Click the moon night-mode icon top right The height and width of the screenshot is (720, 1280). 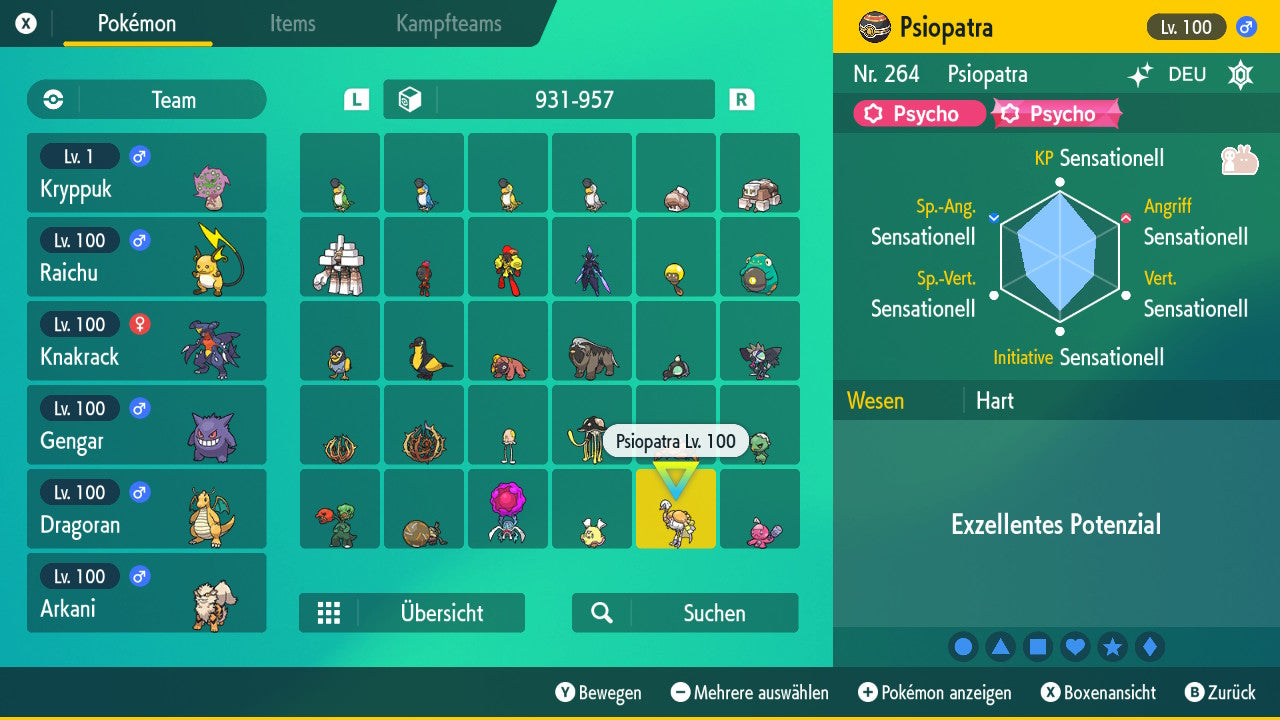tap(1240, 74)
